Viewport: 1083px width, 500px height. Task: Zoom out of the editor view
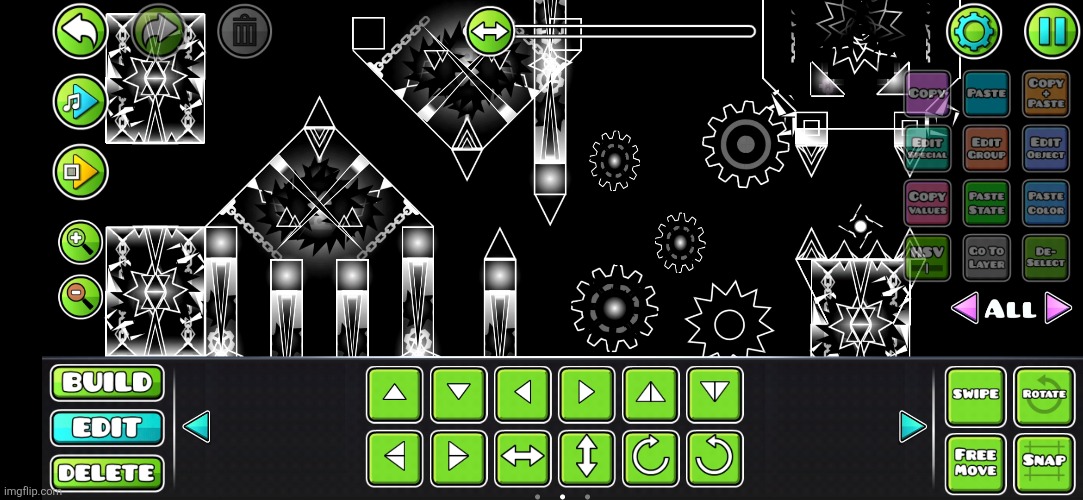pos(79,294)
